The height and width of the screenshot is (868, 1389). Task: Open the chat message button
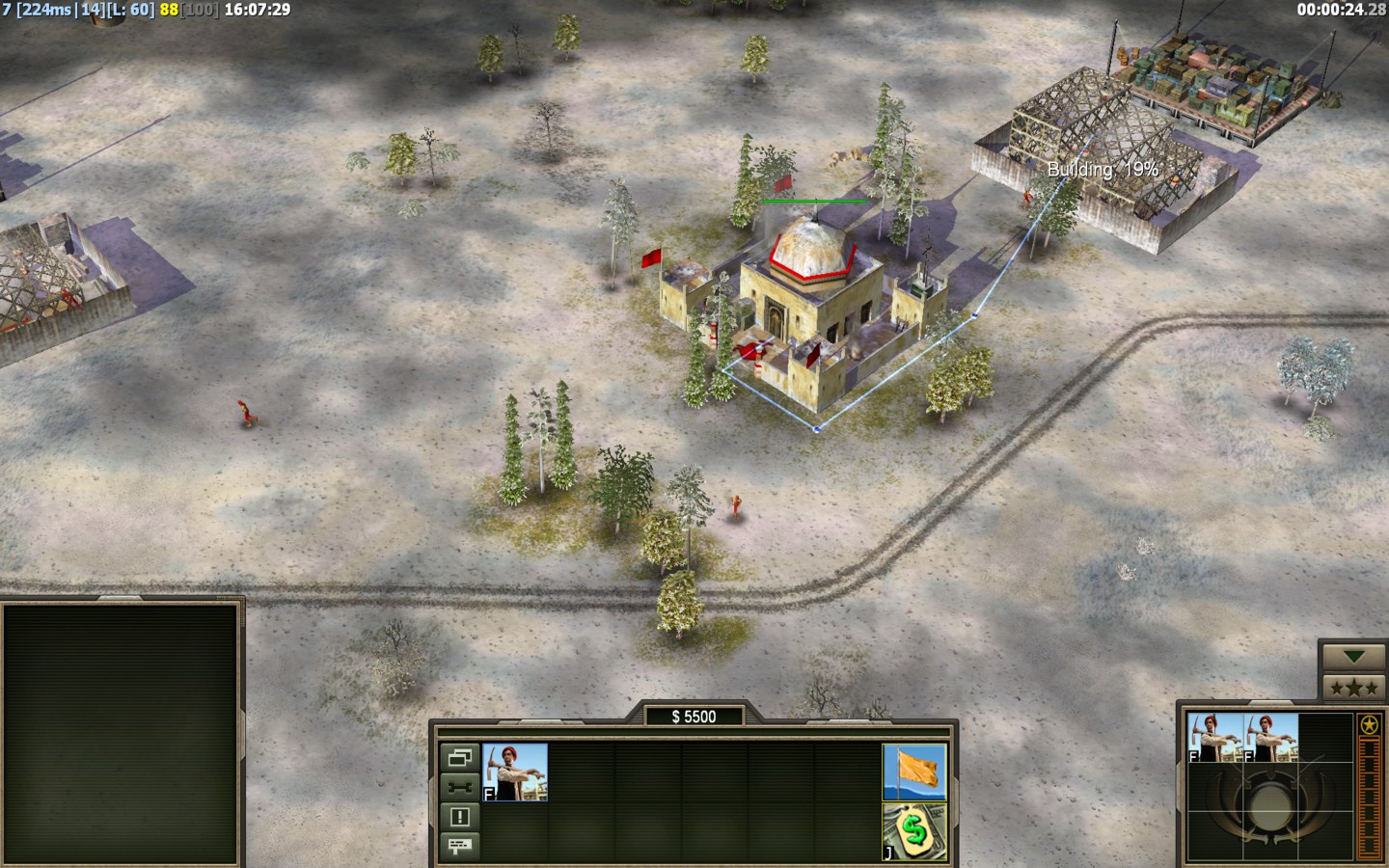459,846
